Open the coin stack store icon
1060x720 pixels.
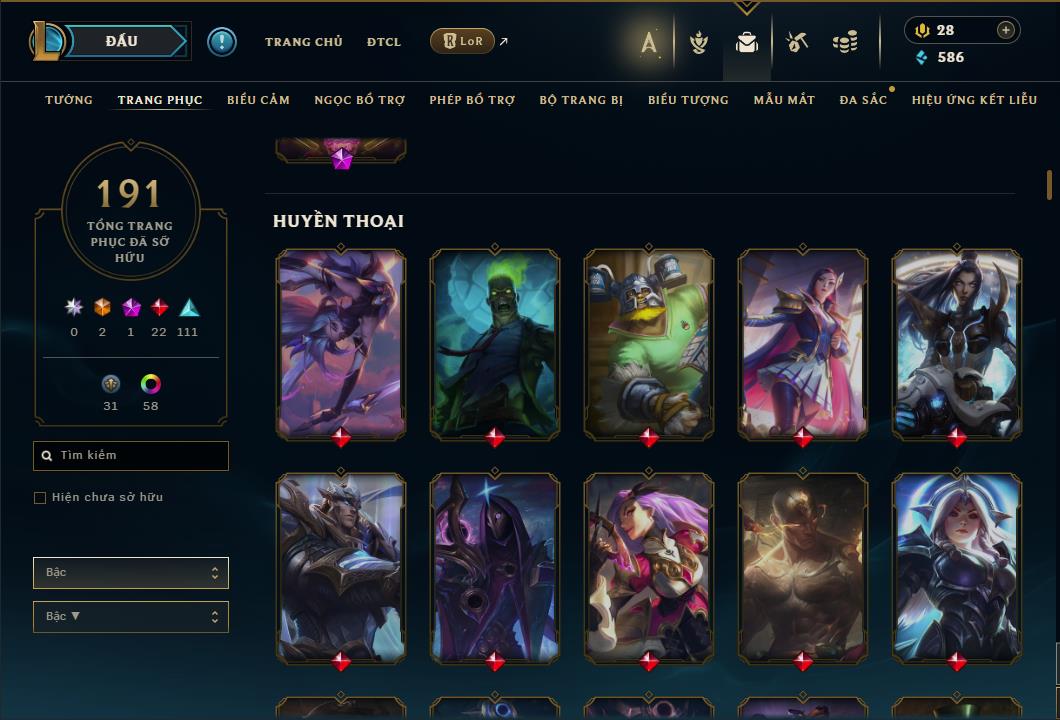click(845, 42)
